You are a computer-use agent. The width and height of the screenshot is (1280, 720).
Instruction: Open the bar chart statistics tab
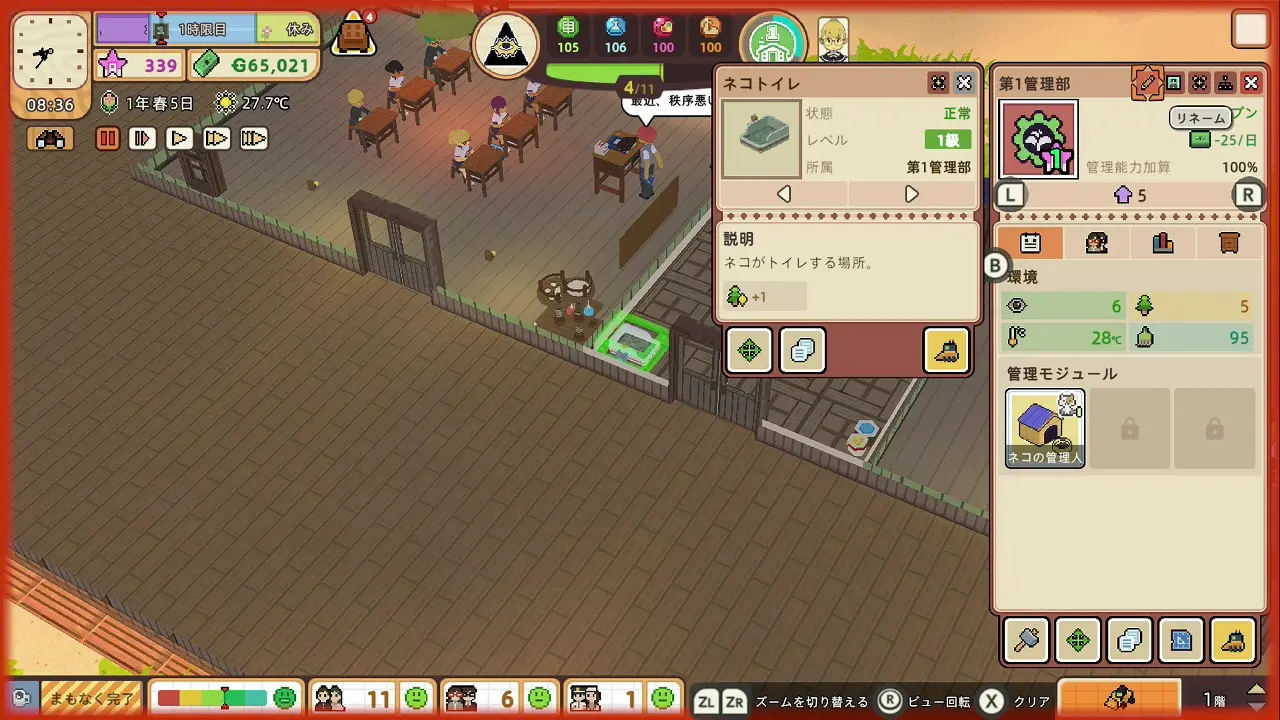1162,242
